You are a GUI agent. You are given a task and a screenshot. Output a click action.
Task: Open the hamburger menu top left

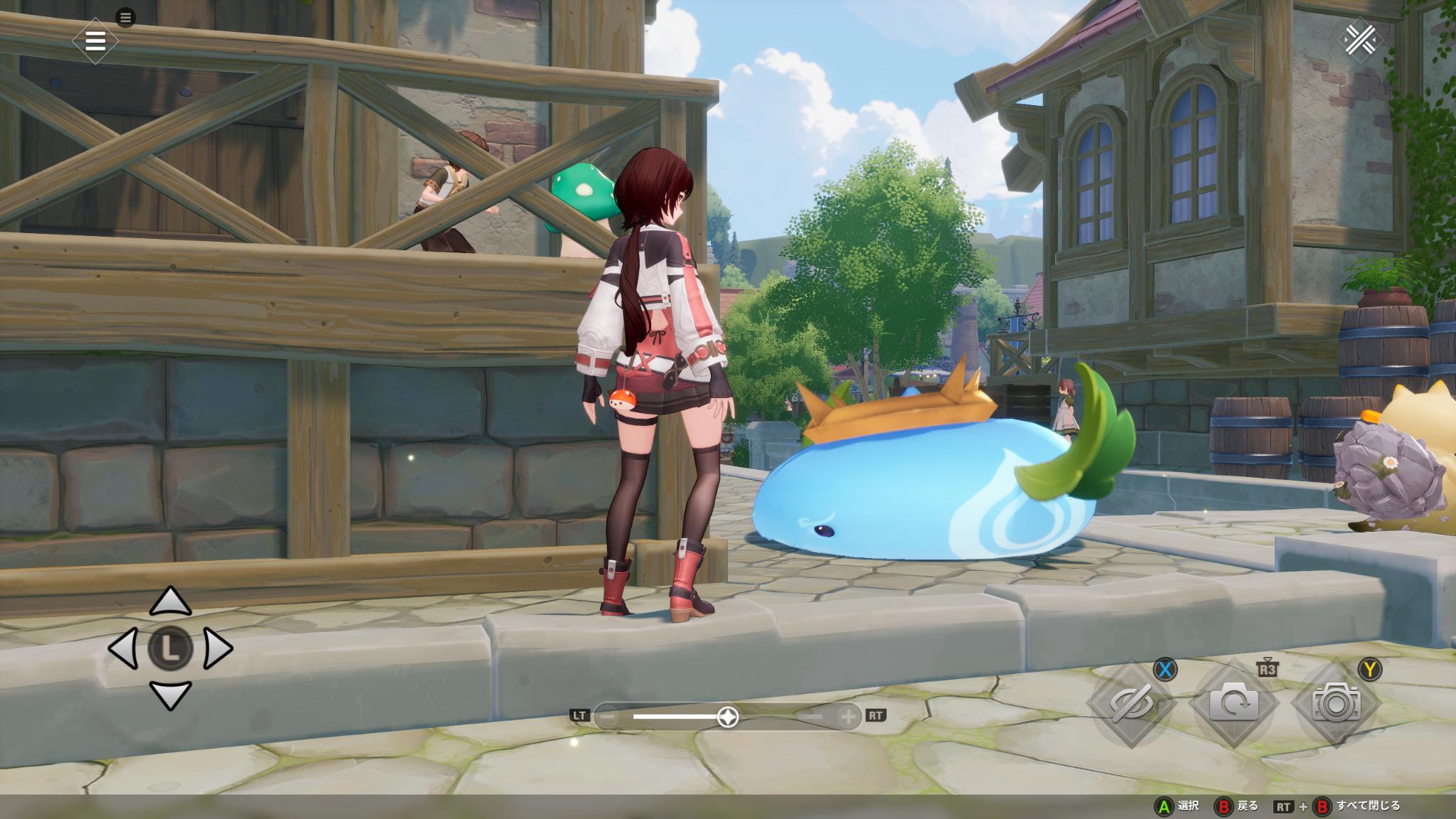[95, 41]
